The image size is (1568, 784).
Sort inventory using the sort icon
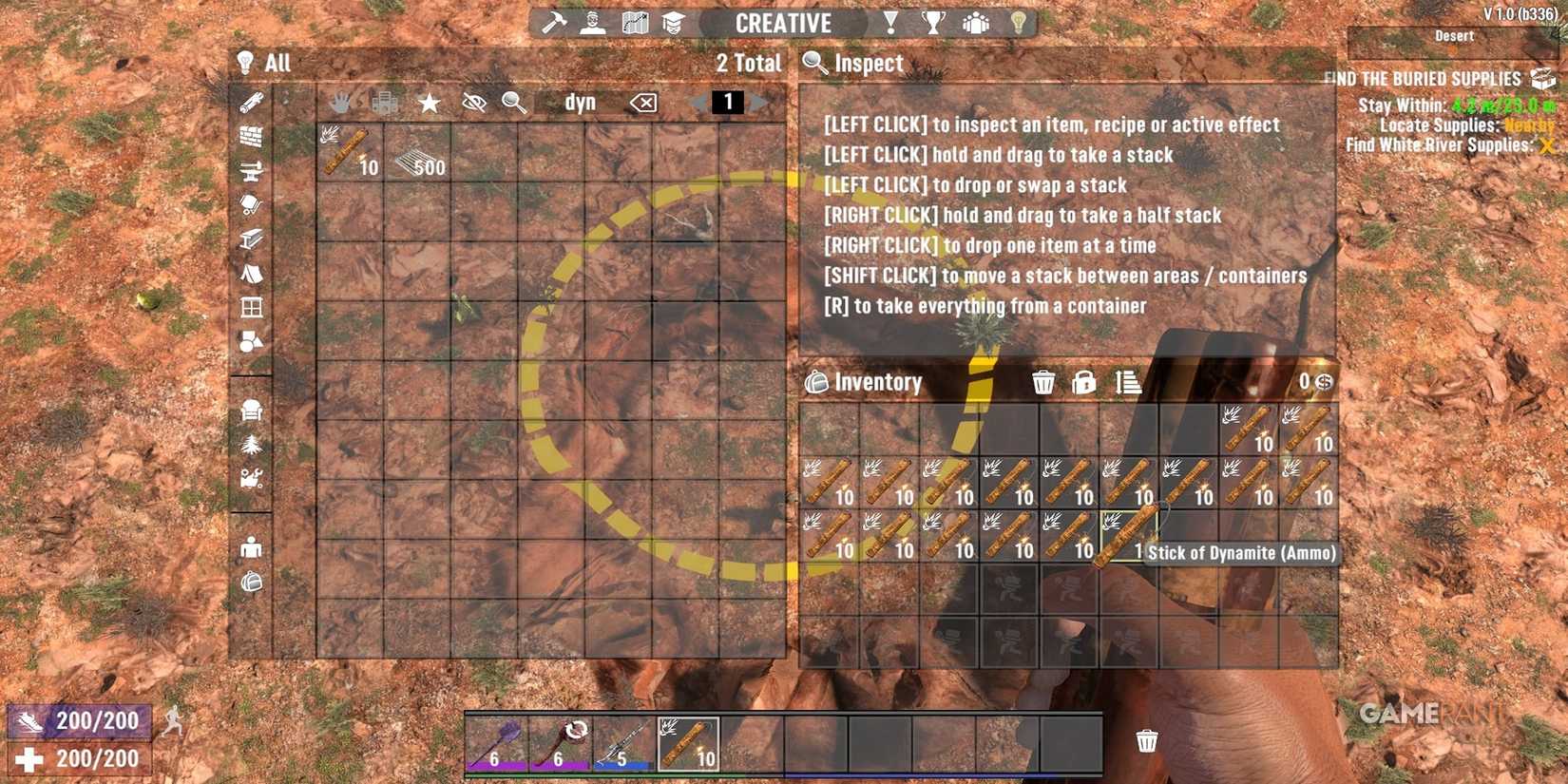(1128, 381)
